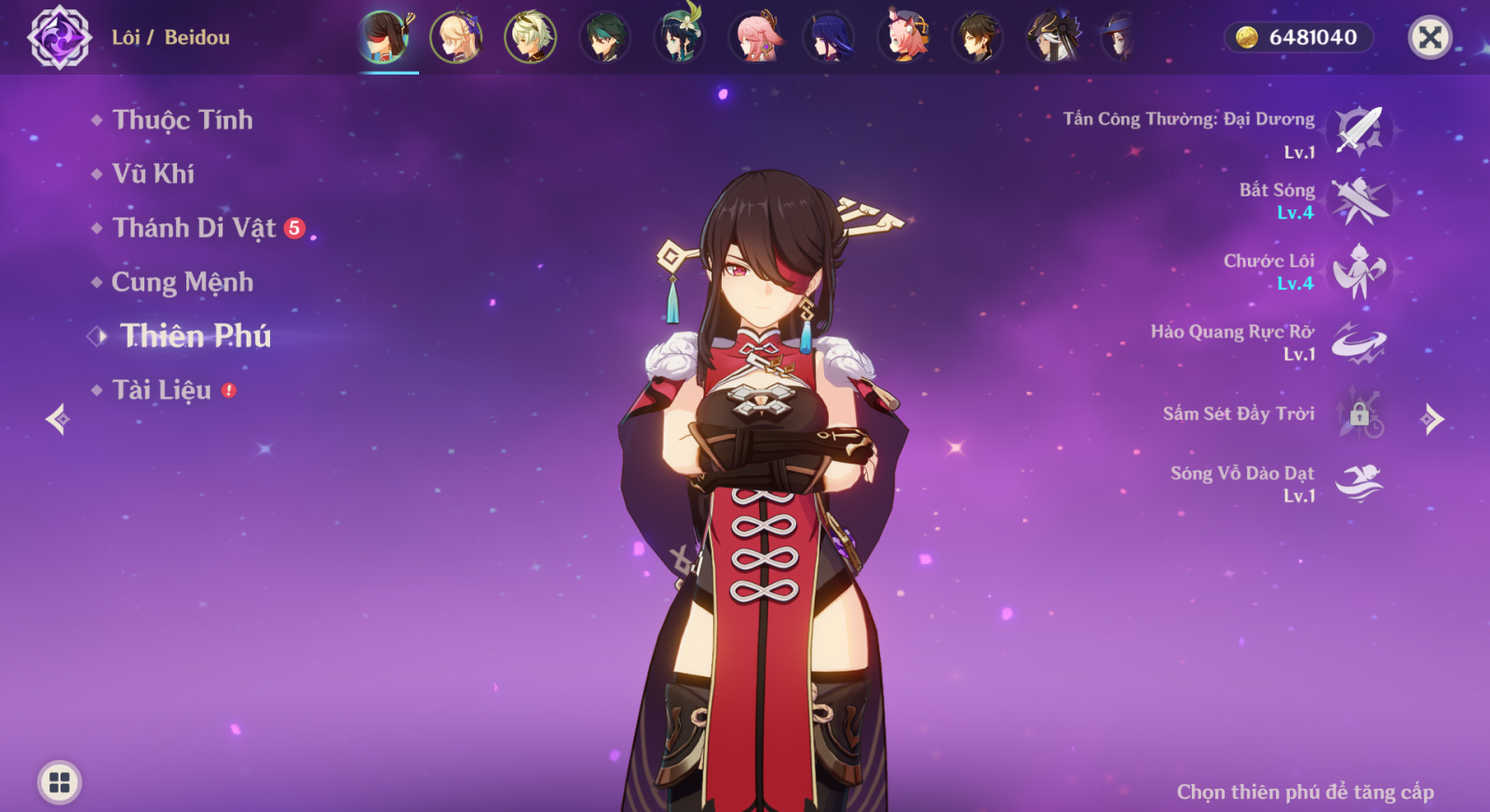This screenshot has width=1490, height=812.
Task: Select the Cung Mệnh constellation entry
Action: [182, 282]
